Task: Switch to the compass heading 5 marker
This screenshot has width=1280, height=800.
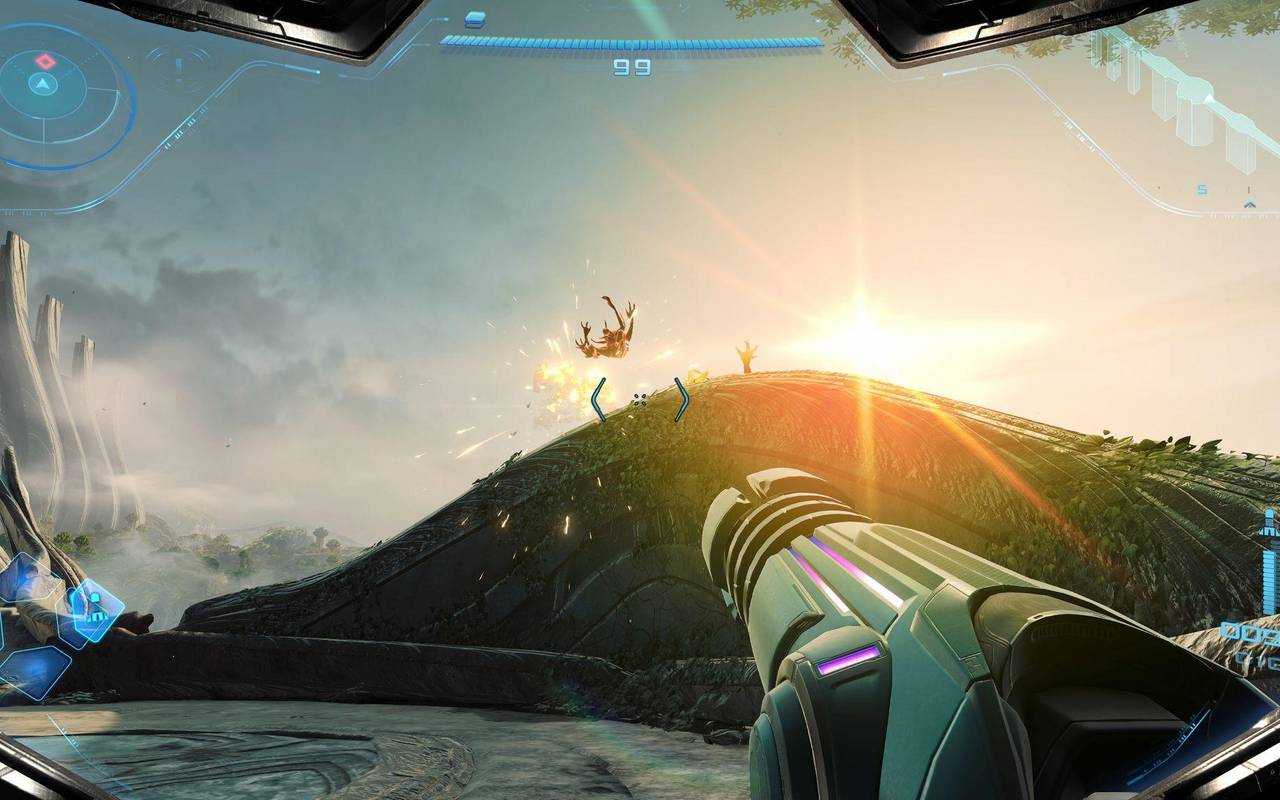Action: (1201, 189)
